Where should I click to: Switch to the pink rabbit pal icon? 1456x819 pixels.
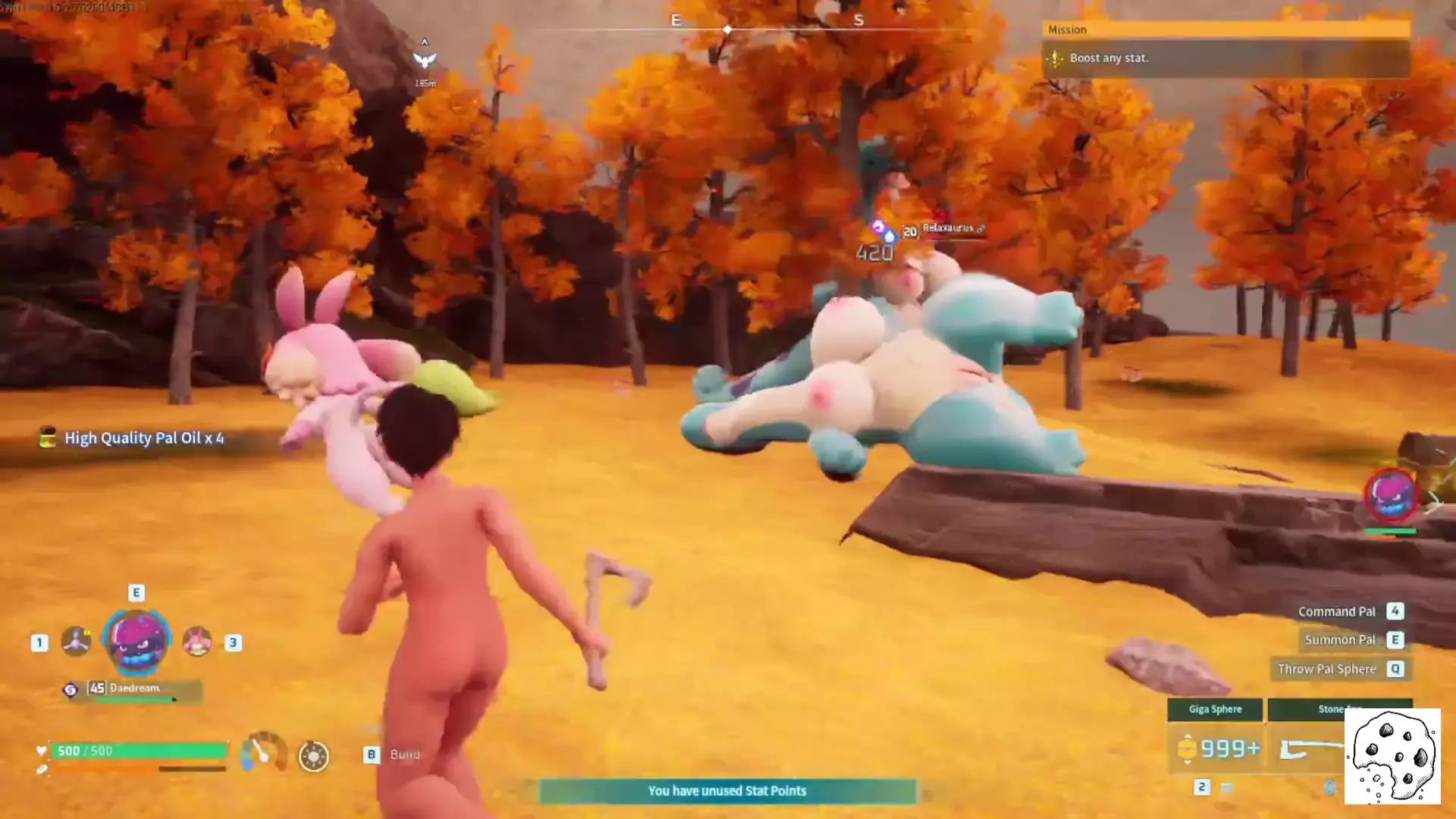(197, 642)
